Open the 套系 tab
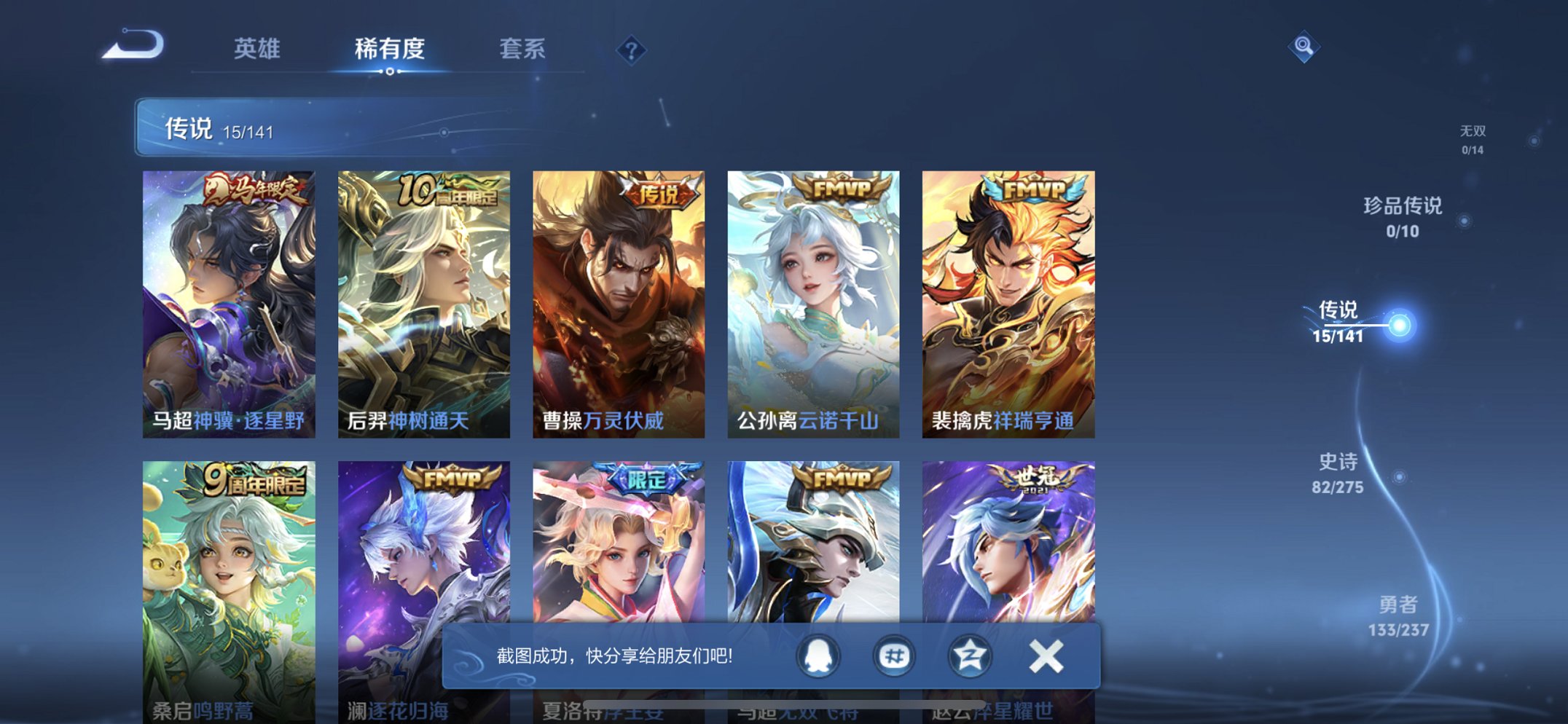Screen dimensions: 1568x724 coord(522,49)
